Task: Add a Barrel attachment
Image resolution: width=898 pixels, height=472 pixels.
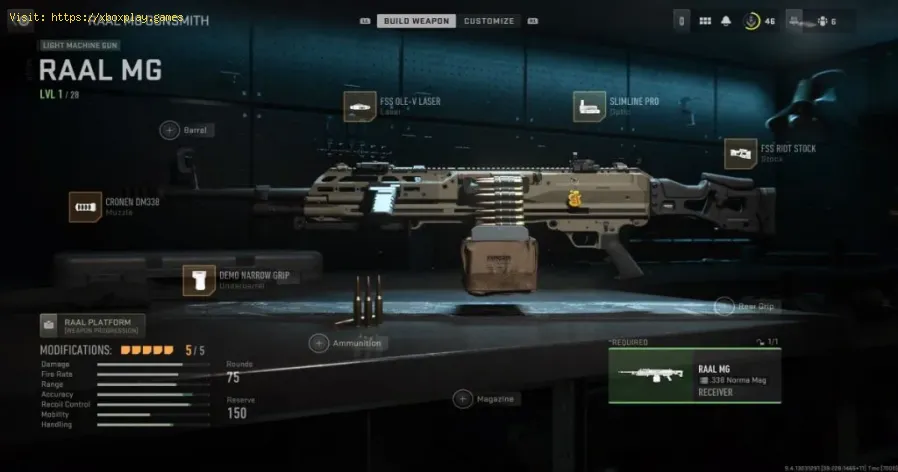Action: click(169, 130)
